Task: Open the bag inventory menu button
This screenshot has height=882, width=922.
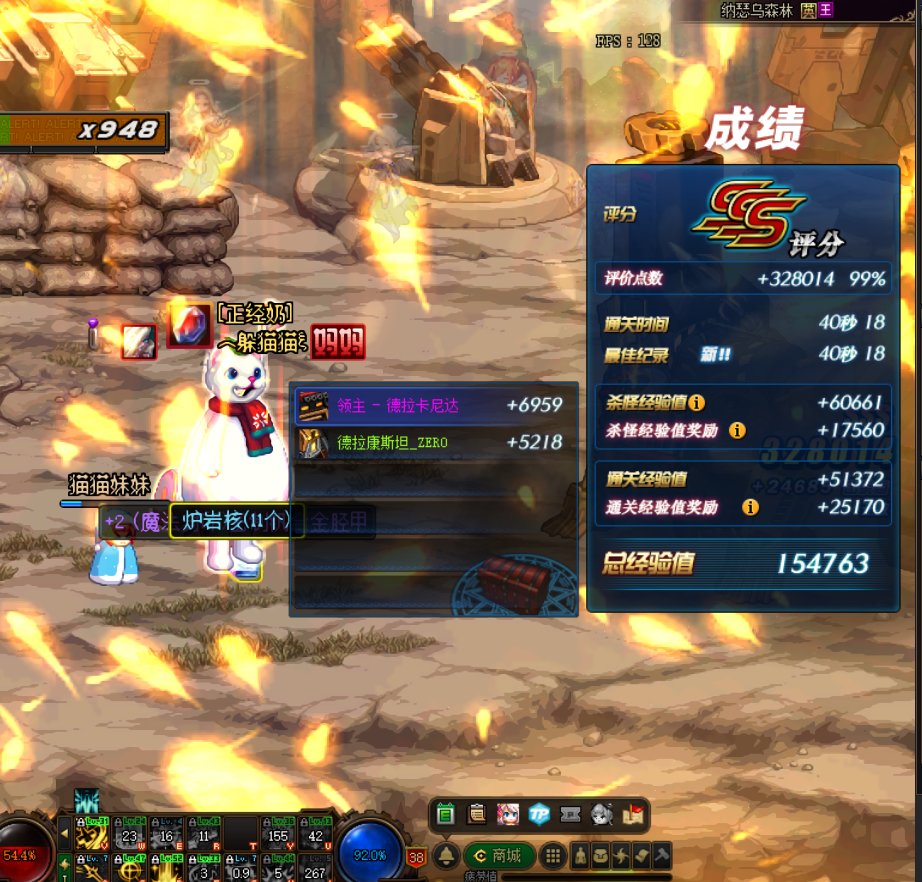Action: pyautogui.click(x=601, y=856)
